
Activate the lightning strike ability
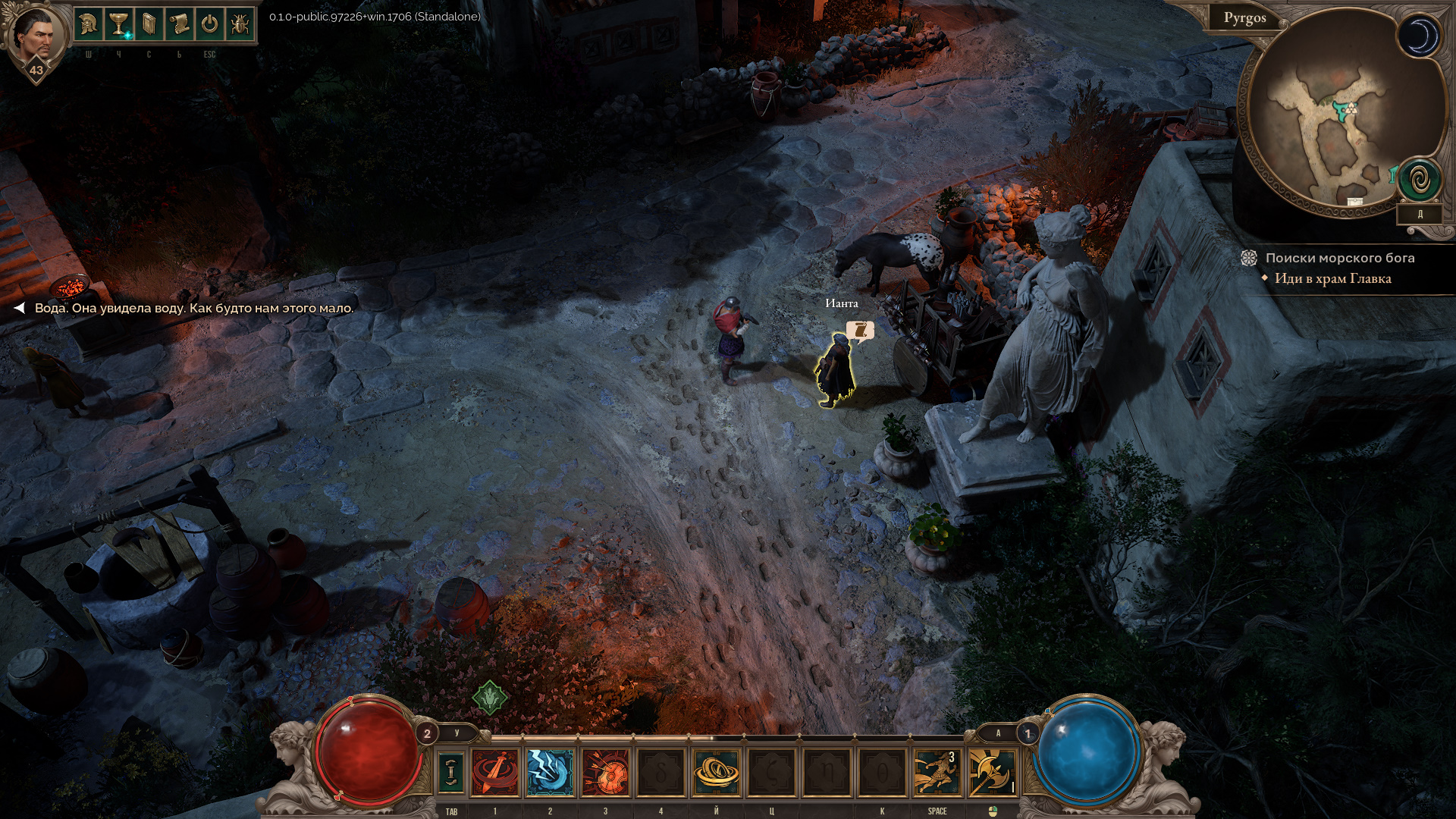551,772
